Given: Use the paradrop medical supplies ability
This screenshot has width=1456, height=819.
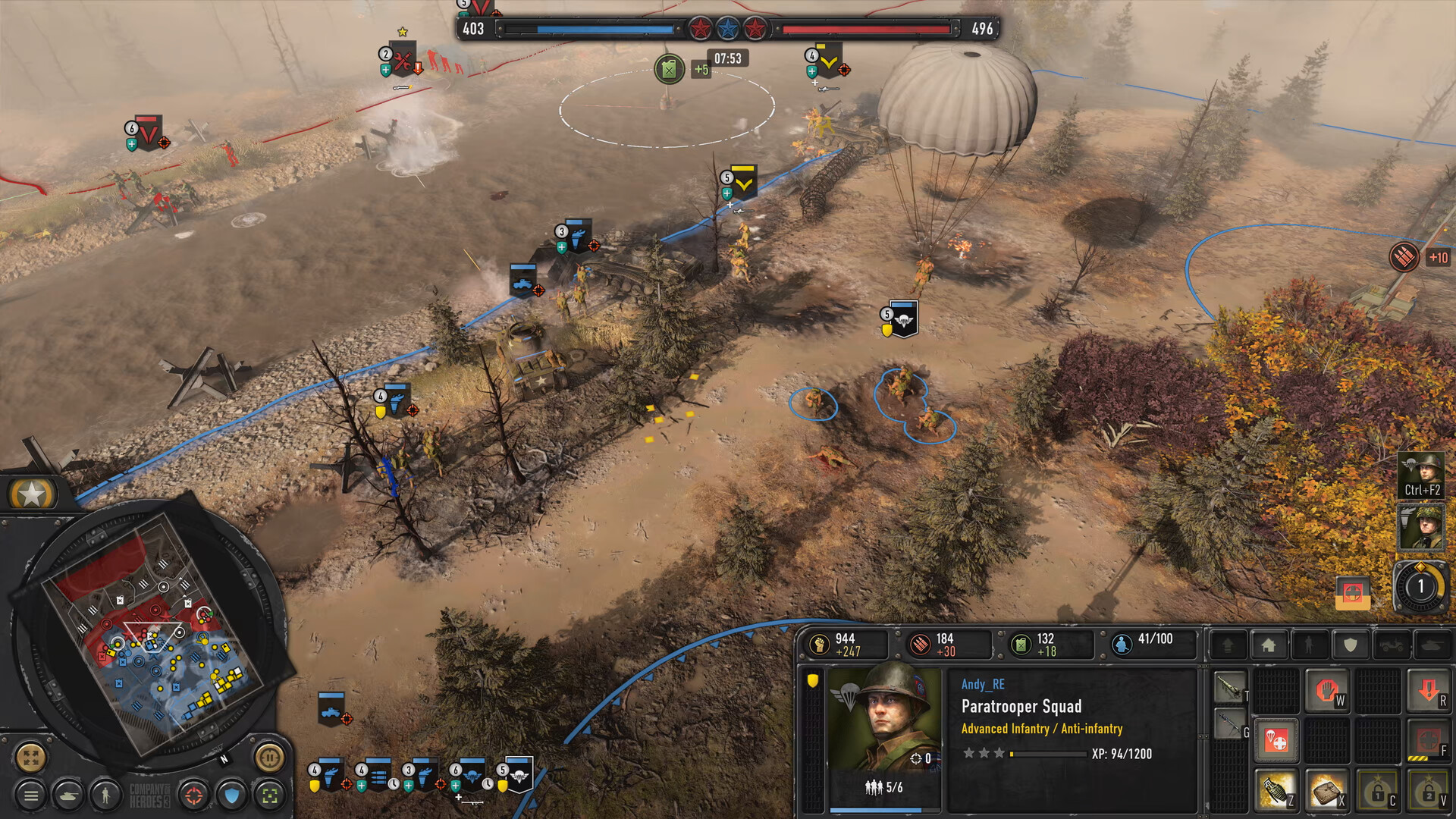Looking at the screenshot, I should click(x=1276, y=740).
